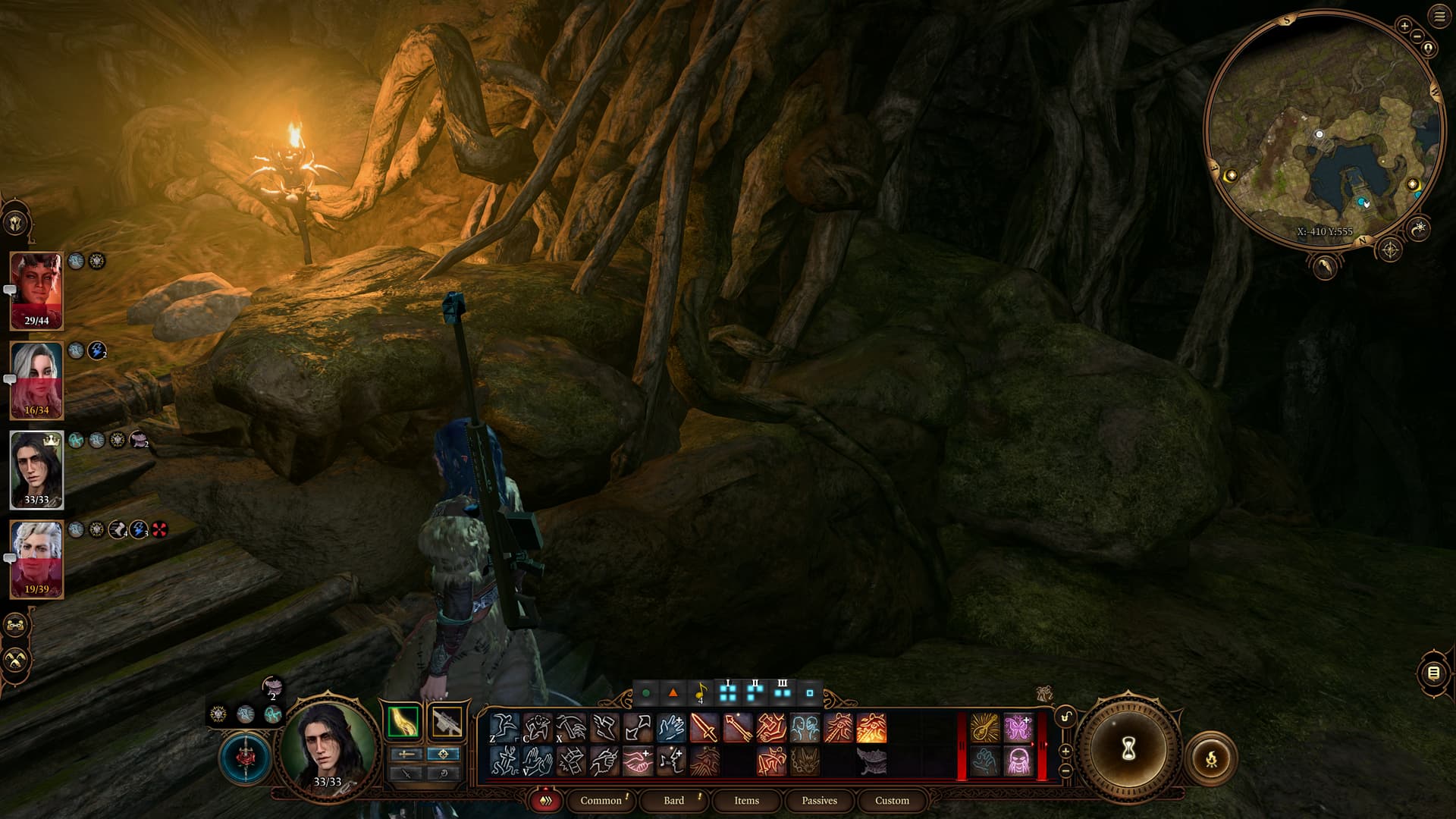Filter by the musical note bardic inspiration resource

point(700,692)
